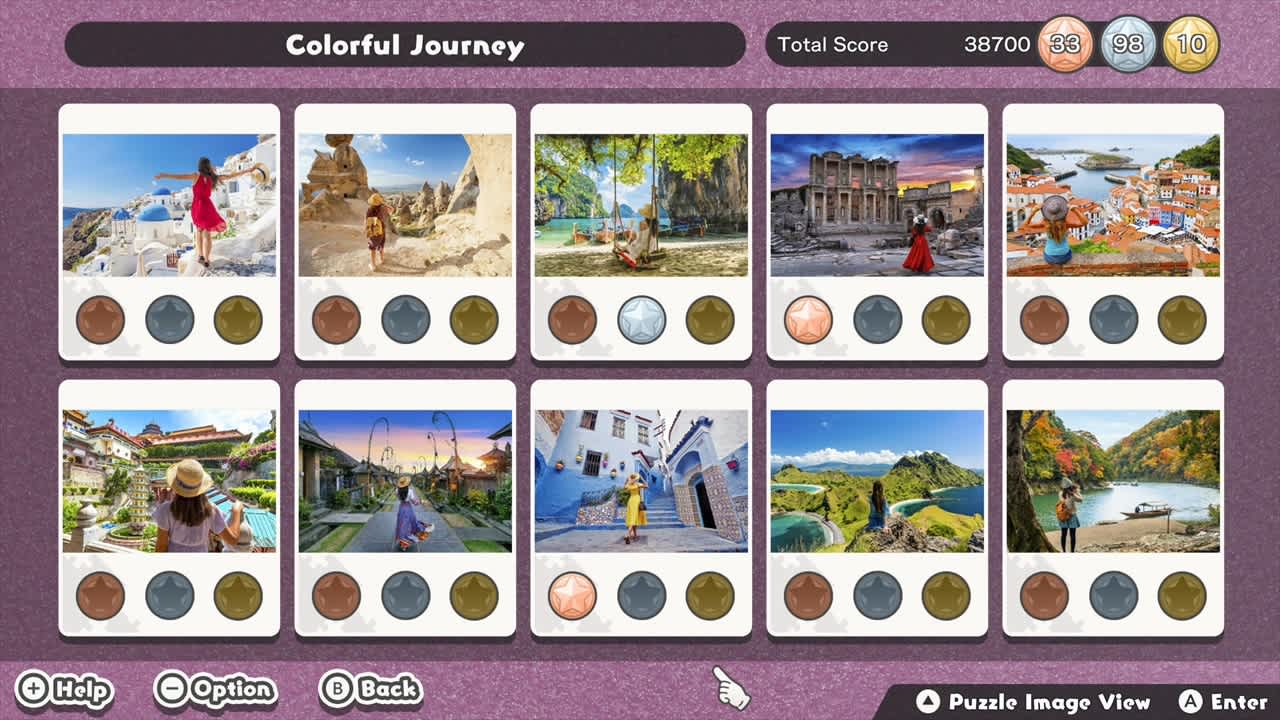Select the Cappadocia rock formations puzzle
The width and height of the screenshot is (1280, 720).
405,205
